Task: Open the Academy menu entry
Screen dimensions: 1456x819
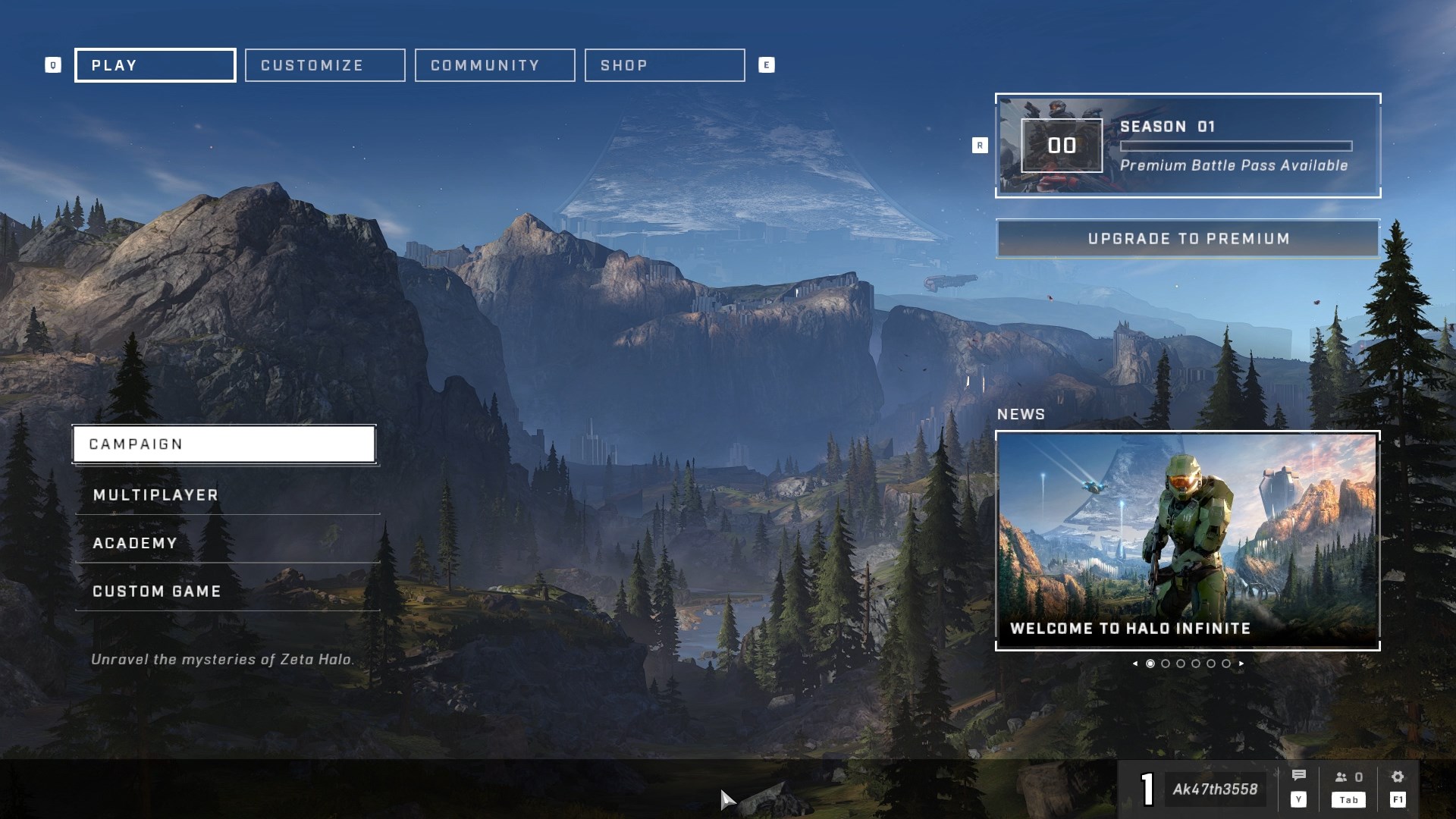Action: [x=227, y=543]
